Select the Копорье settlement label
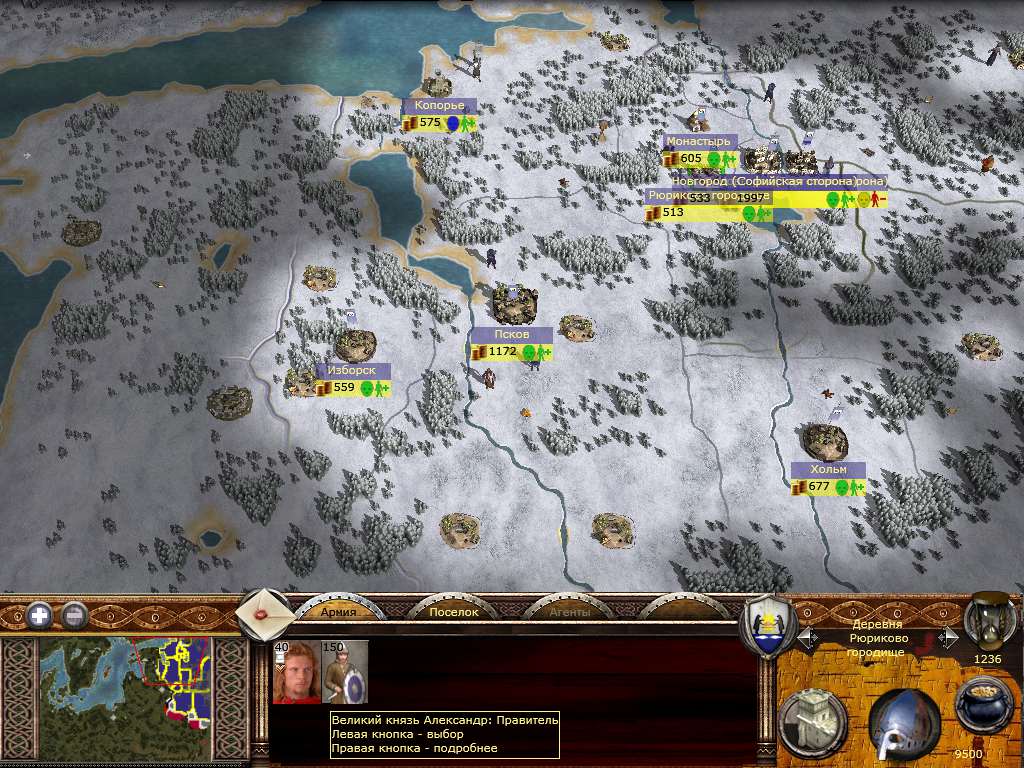Screen dimensions: 1024x768 pyautogui.click(x=440, y=106)
